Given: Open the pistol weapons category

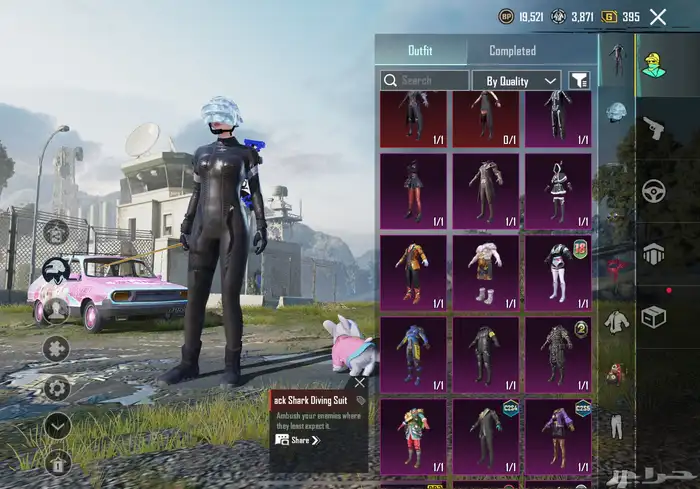Looking at the screenshot, I should coord(654,128).
